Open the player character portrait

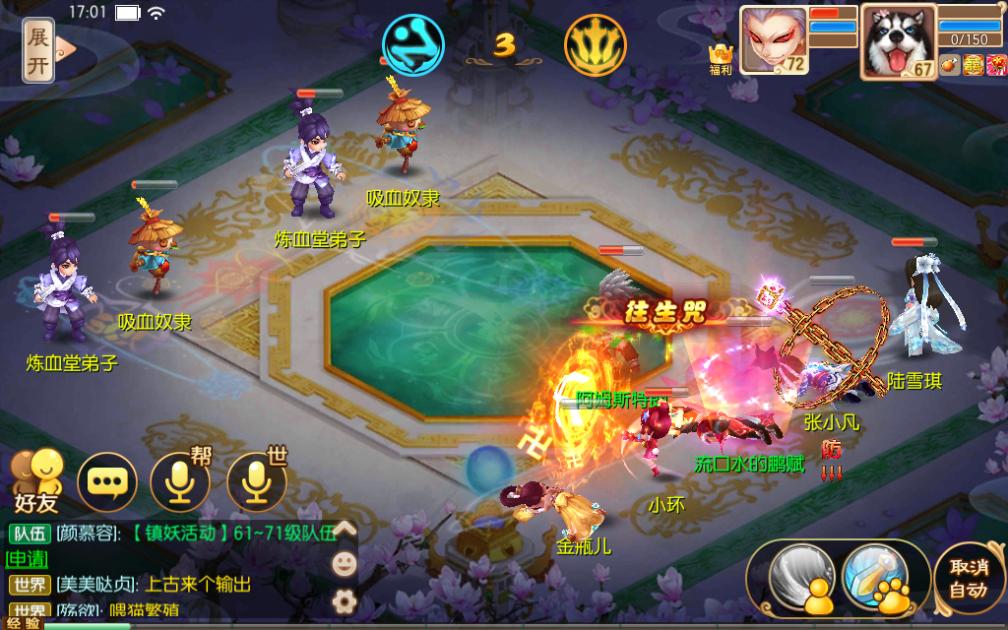[x=772, y=39]
